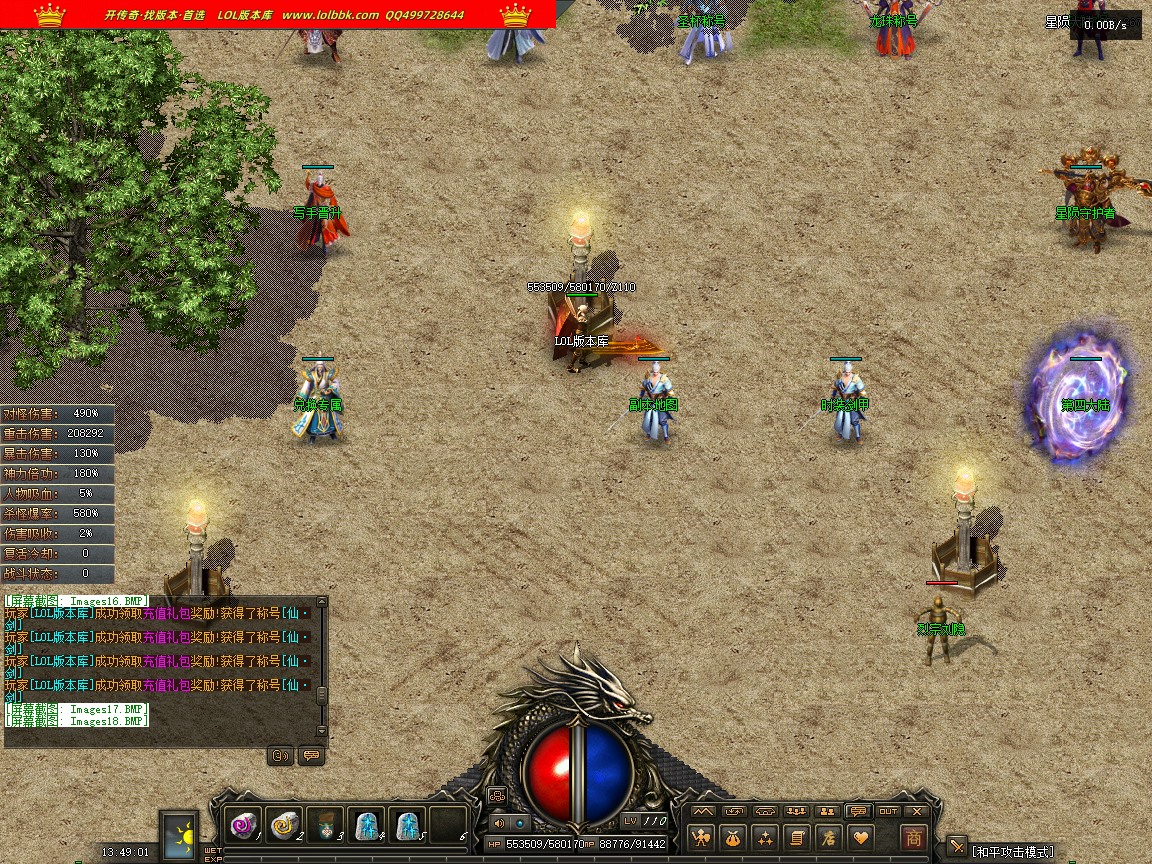1152x864 pixels.
Task: Open the quest scroll button
Action: click(x=796, y=838)
